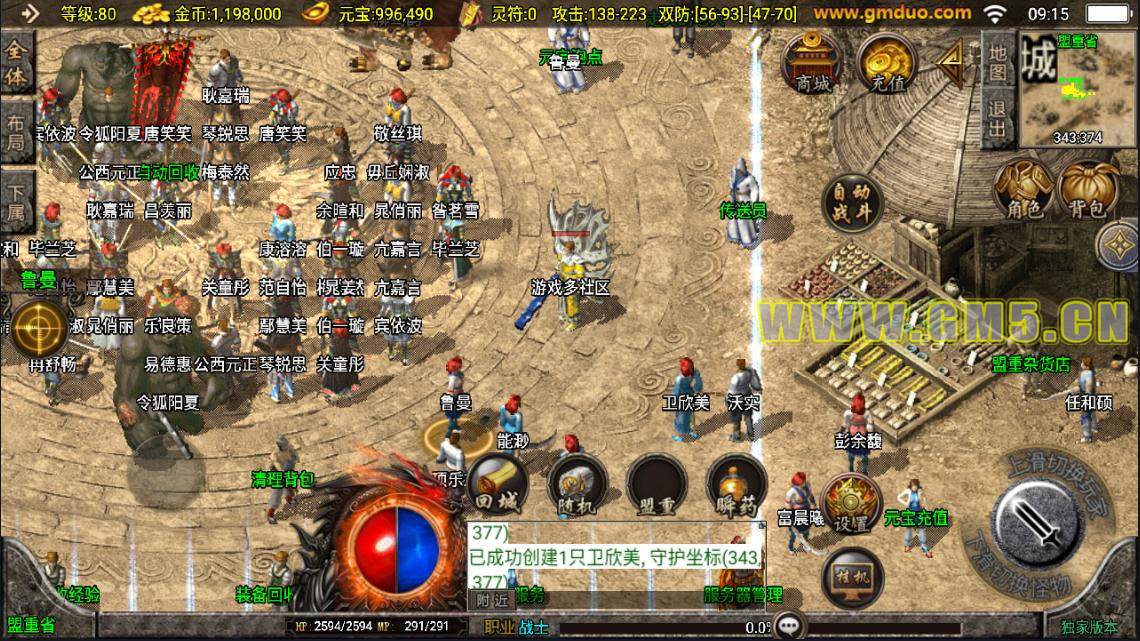Use the 随机 random teleport

tap(577, 485)
